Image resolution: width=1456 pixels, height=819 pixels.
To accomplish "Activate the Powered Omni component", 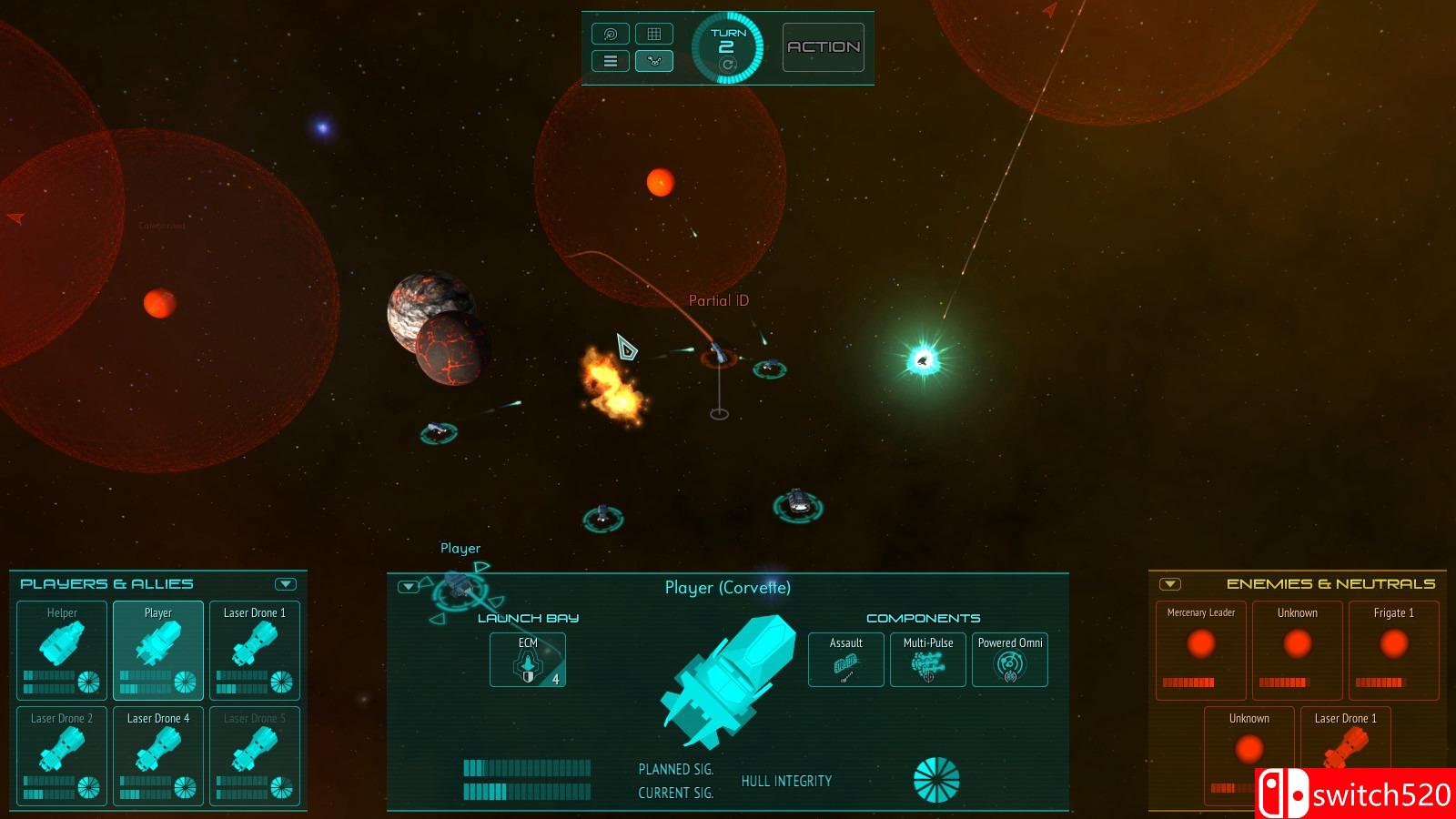I will click(1010, 660).
